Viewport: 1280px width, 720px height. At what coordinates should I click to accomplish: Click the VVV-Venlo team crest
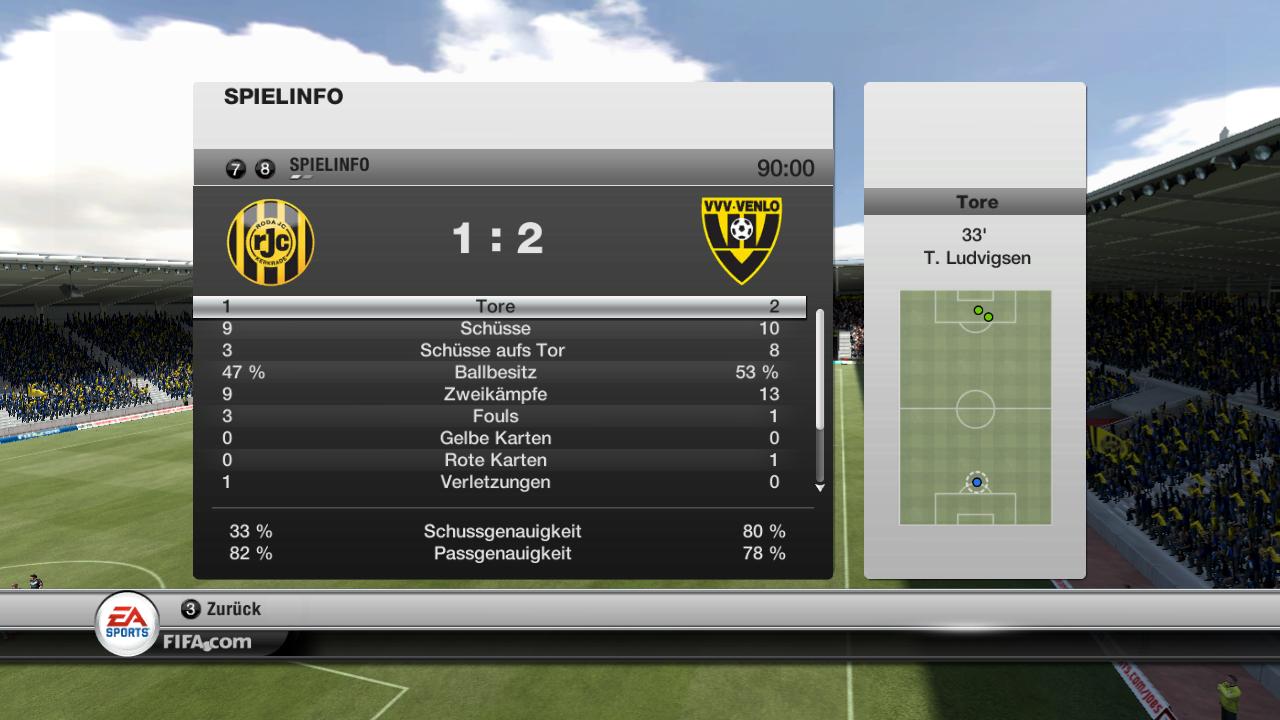(x=741, y=239)
